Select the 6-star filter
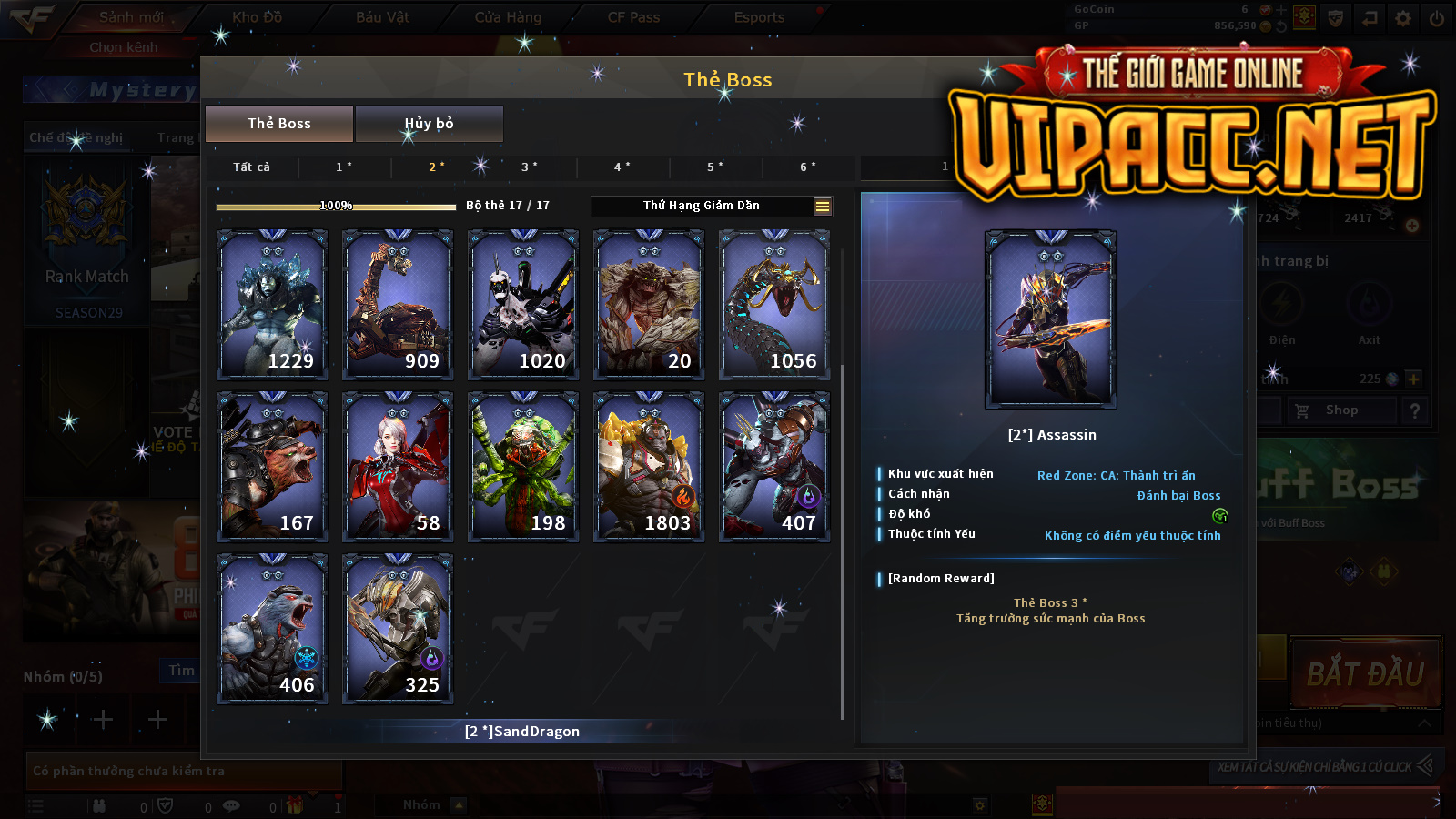1456x819 pixels. coord(808,167)
